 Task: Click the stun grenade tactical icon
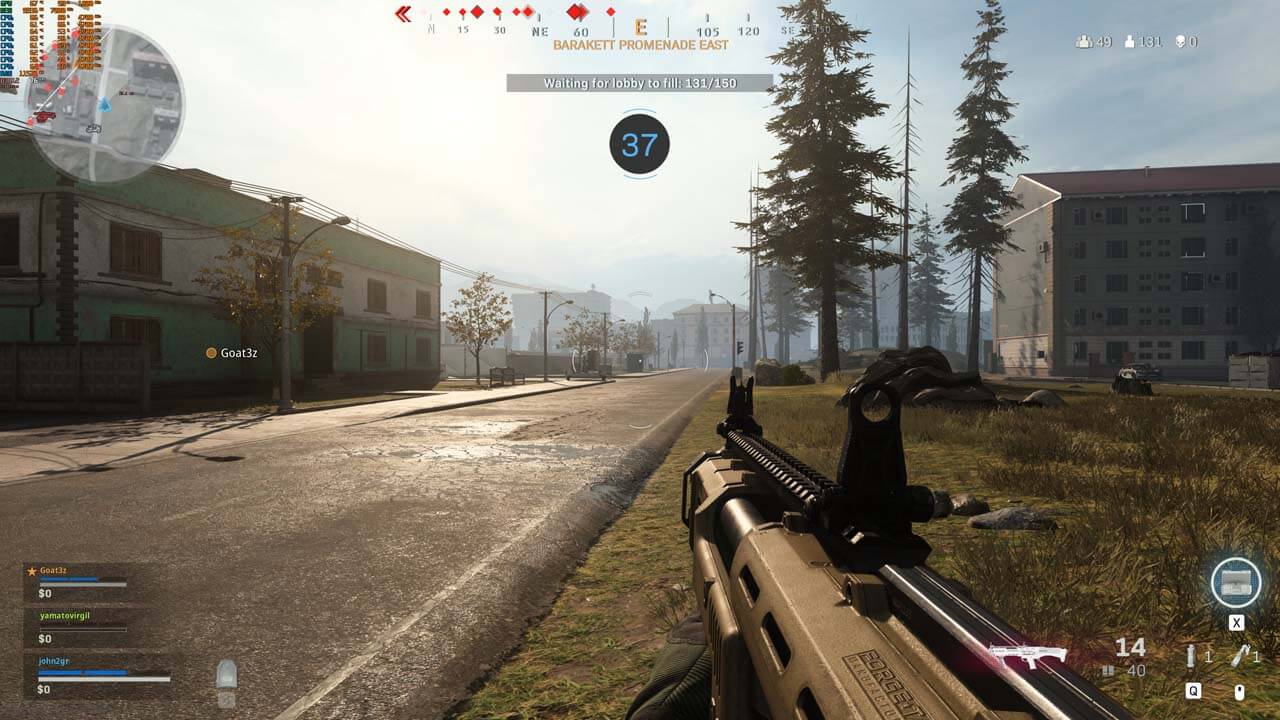1190,656
